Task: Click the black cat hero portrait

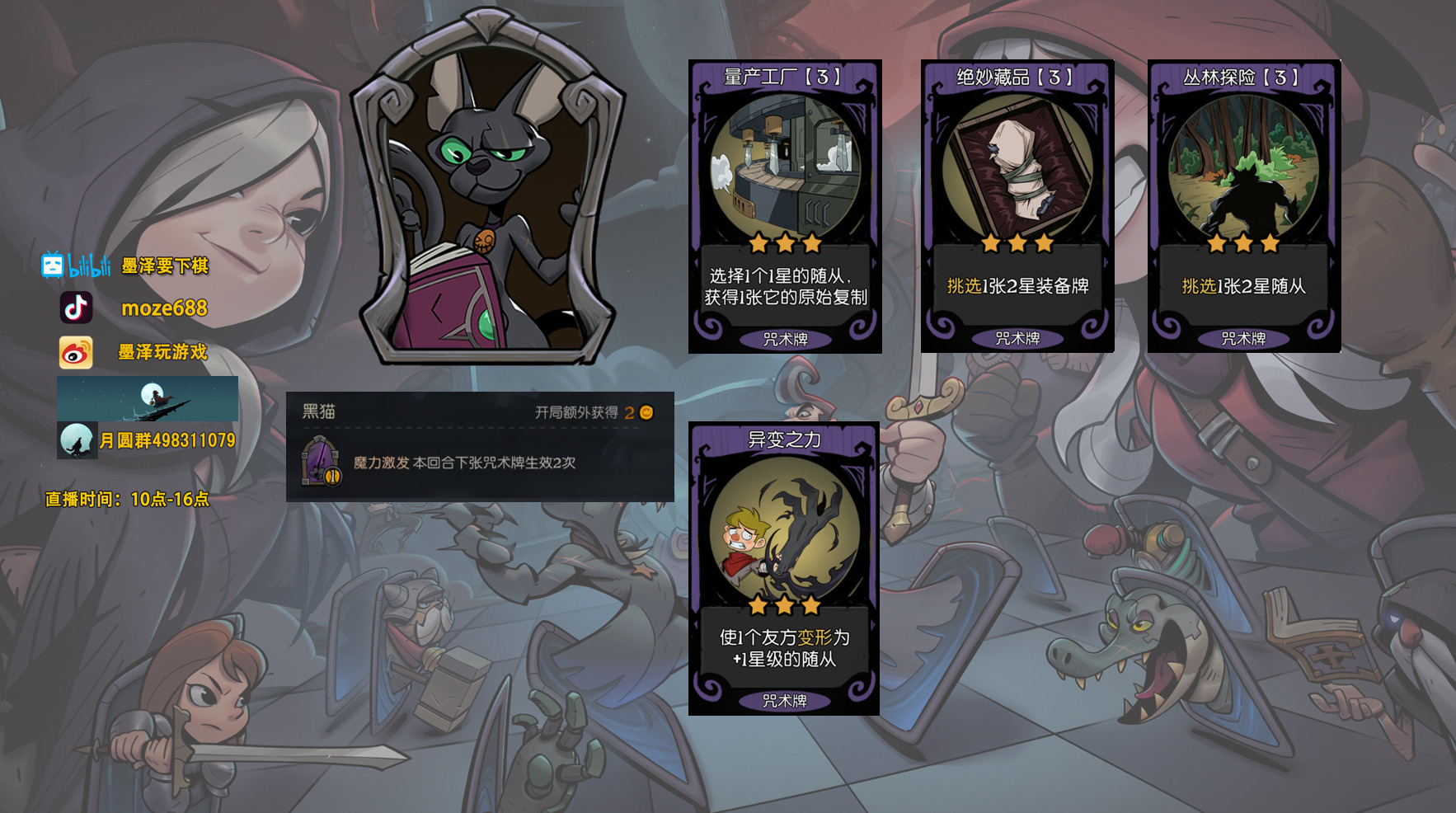Action: click(x=488, y=190)
